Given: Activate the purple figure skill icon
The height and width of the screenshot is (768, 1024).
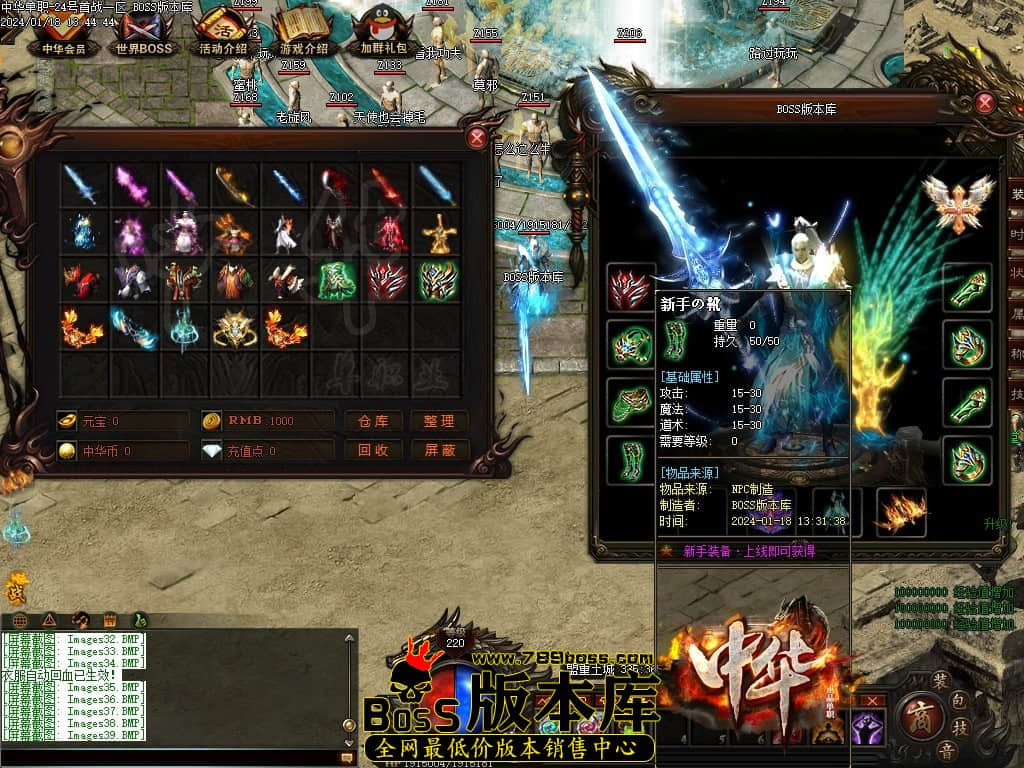Looking at the screenshot, I should pos(863,729).
